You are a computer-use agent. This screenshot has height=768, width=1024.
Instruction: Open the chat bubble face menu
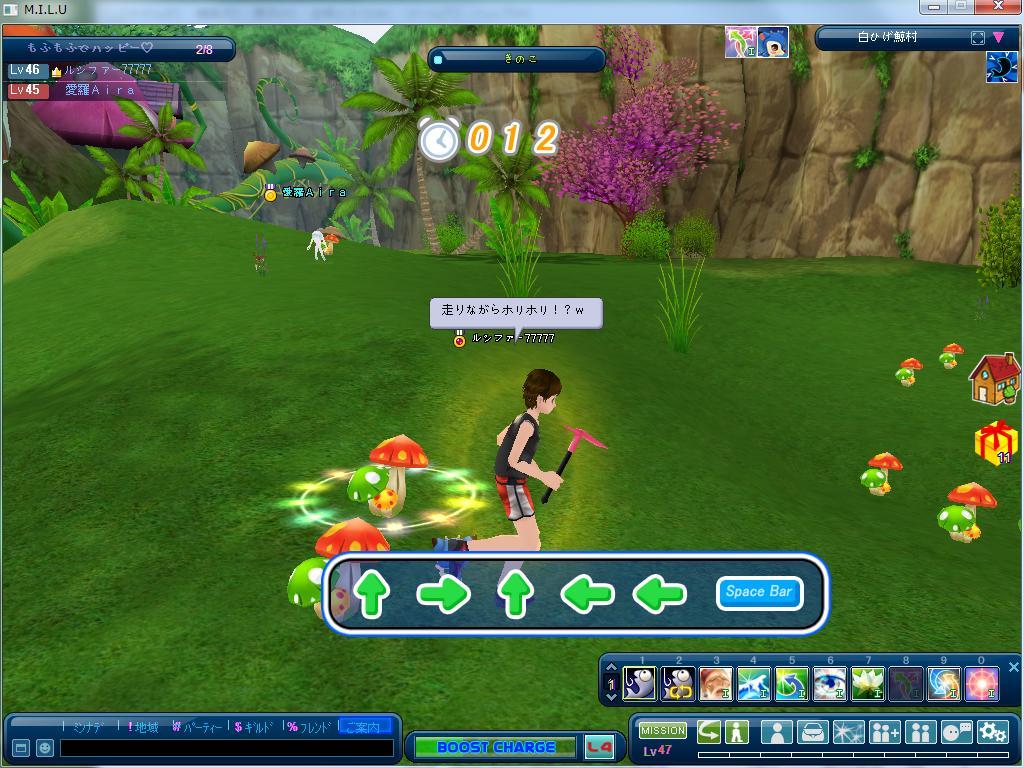pyautogui.click(x=956, y=732)
